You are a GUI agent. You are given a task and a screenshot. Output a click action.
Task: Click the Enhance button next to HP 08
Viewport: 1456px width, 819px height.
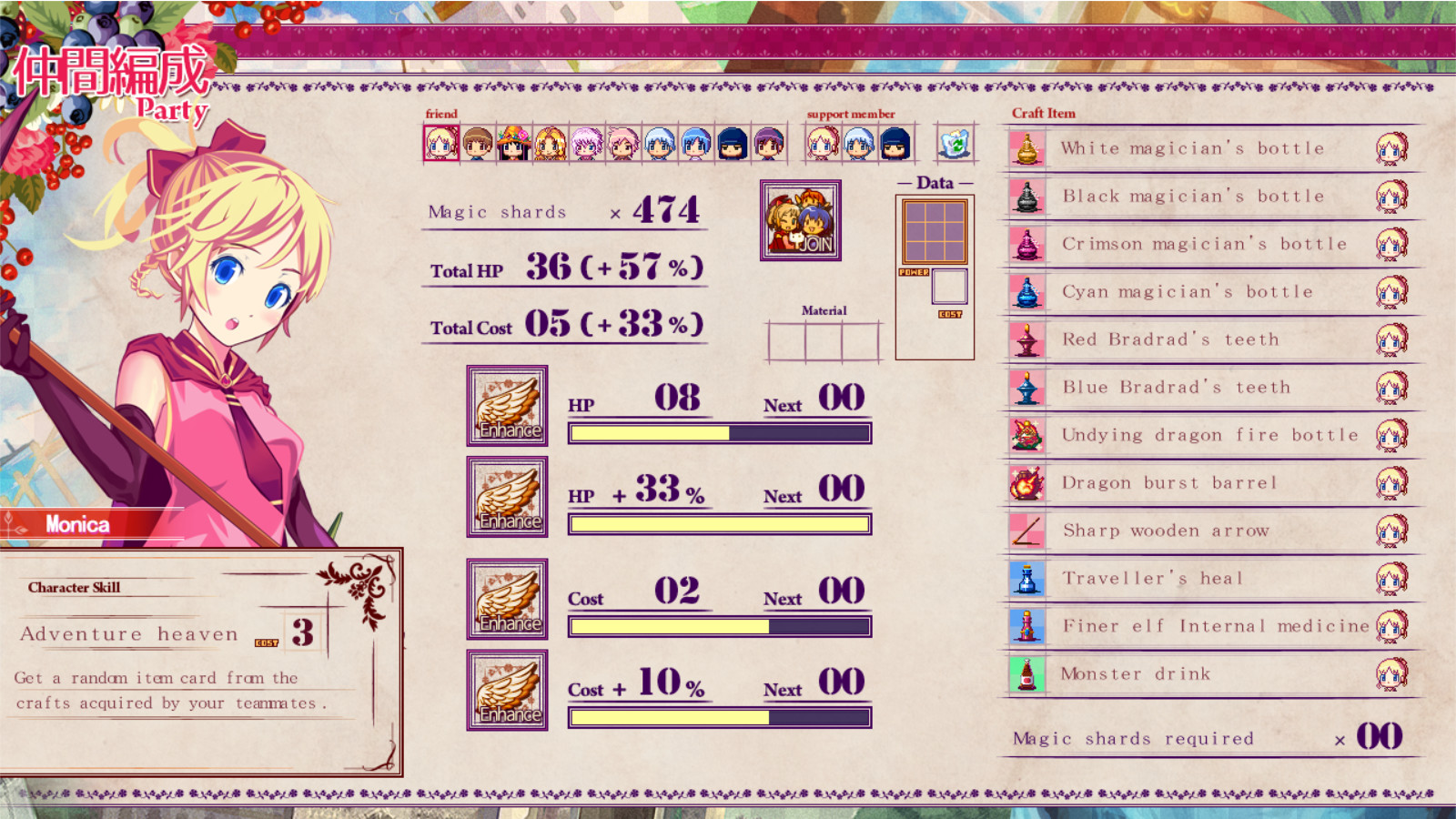click(x=507, y=406)
